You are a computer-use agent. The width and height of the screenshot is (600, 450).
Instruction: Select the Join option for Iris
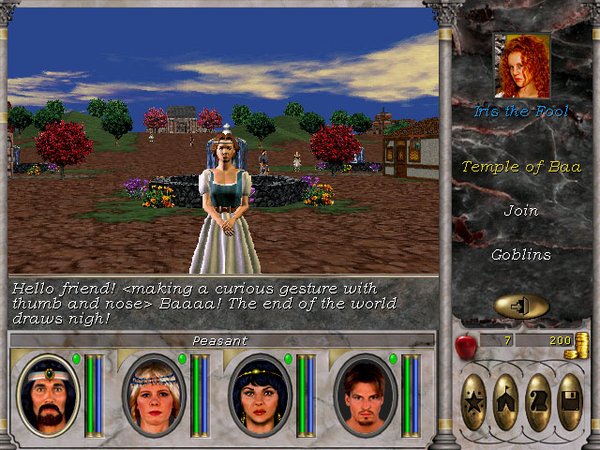520,211
